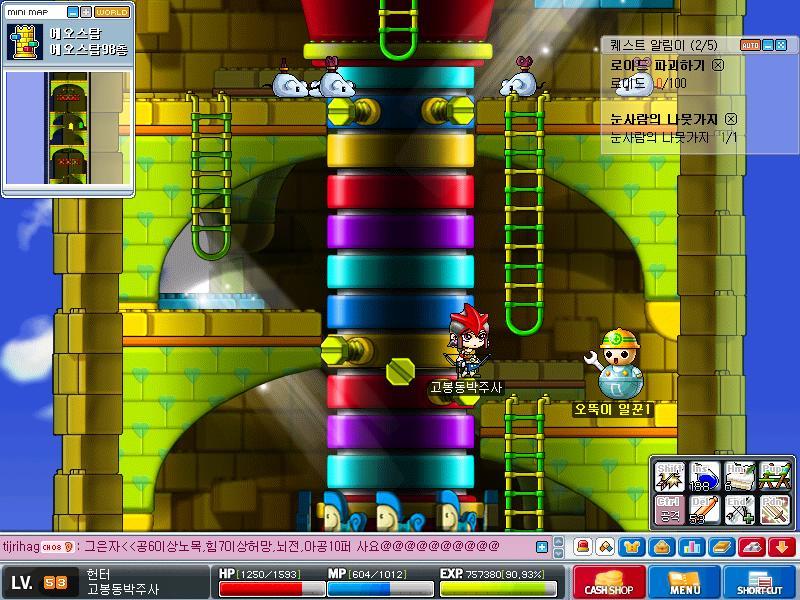Remove the 눈사람의 나뭇가지 quest from tracker

point(731,119)
